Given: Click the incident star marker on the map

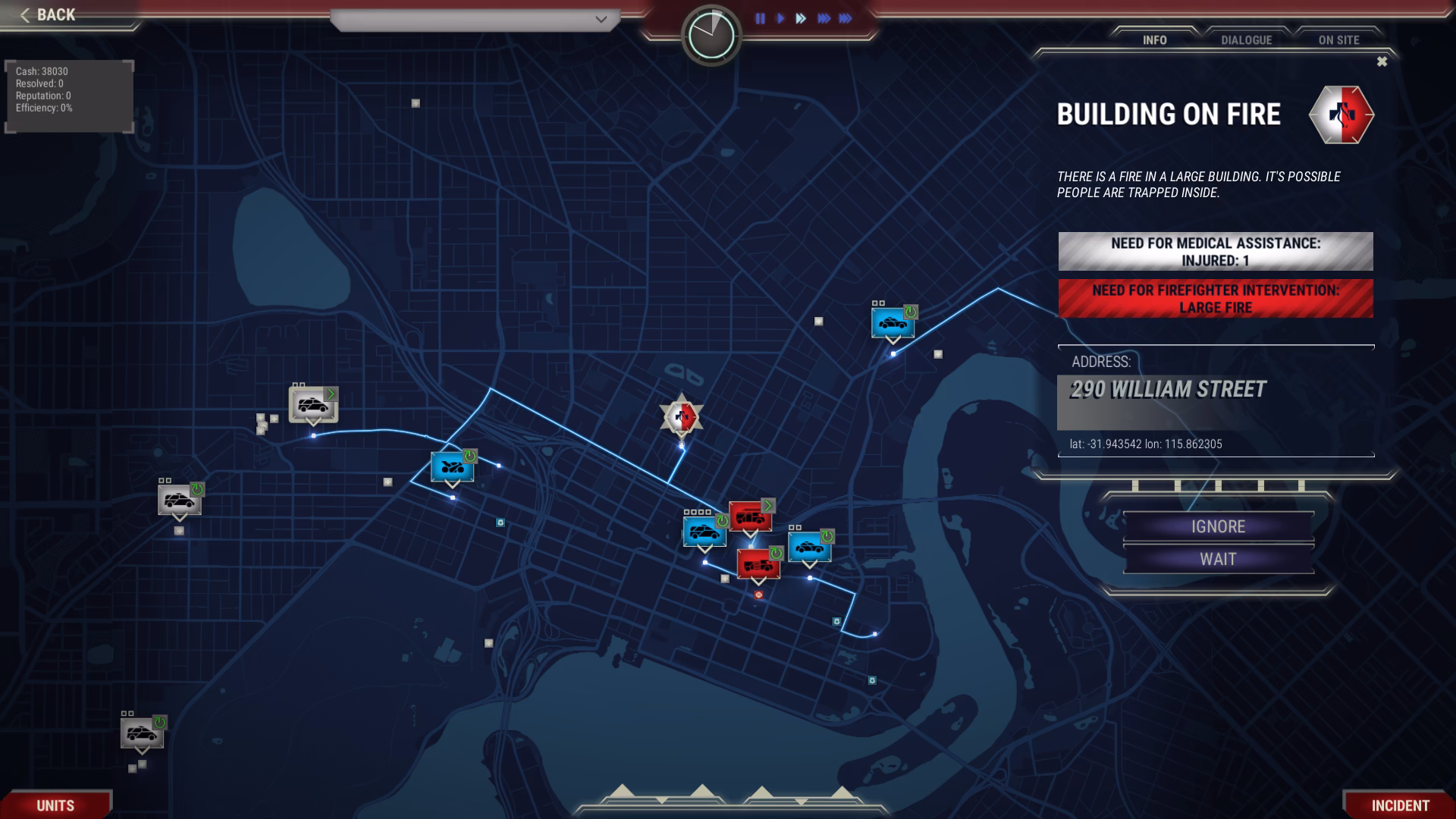Looking at the screenshot, I should (681, 417).
